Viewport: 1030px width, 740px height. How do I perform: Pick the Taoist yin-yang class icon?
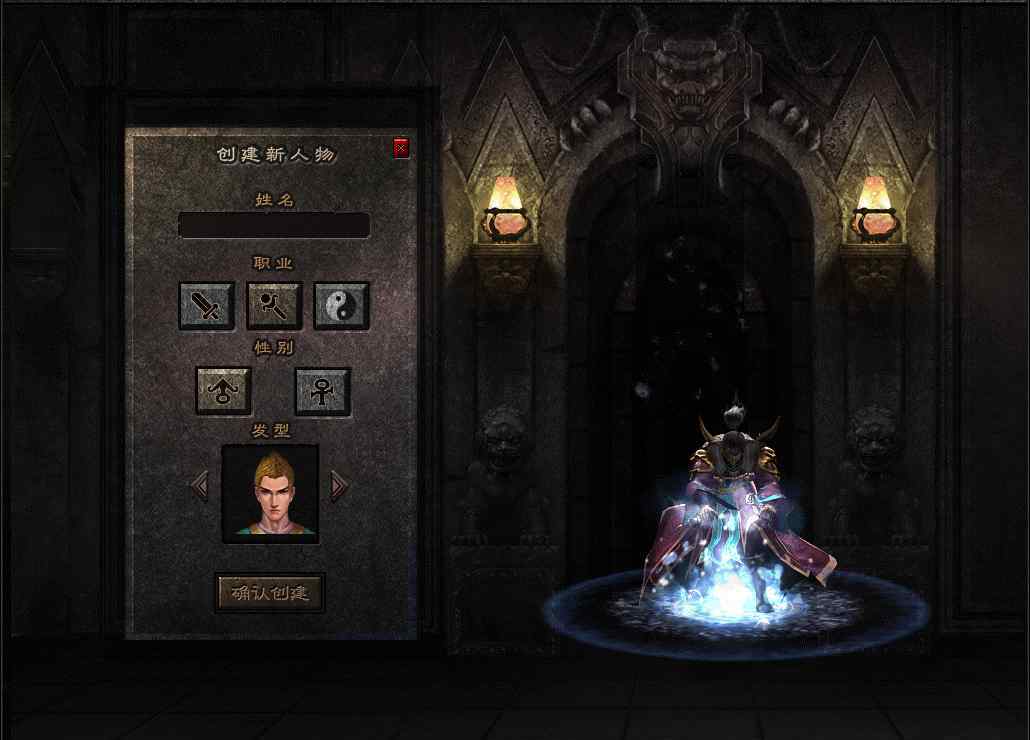coord(342,305)
